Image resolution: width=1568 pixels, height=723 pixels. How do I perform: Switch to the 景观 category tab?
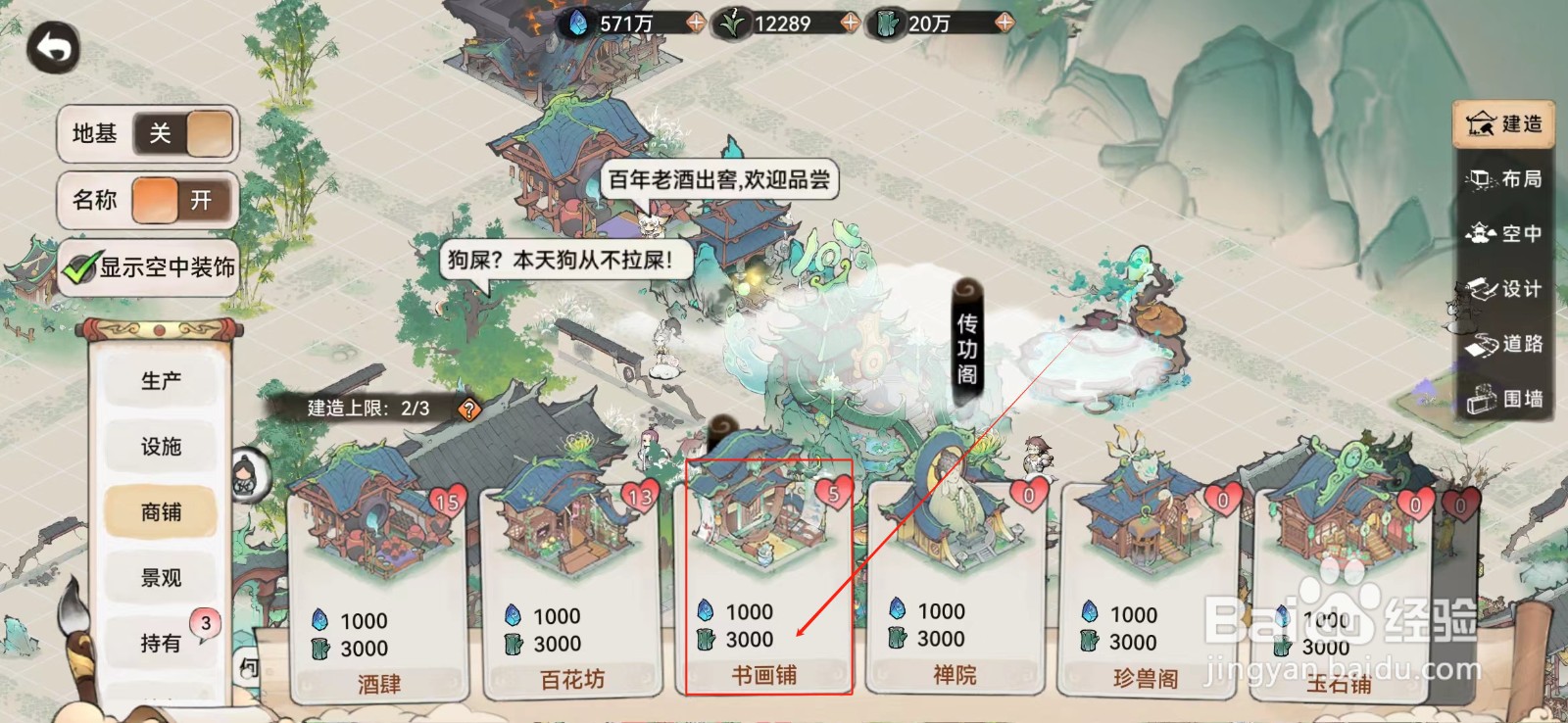[x=161, y=577]
